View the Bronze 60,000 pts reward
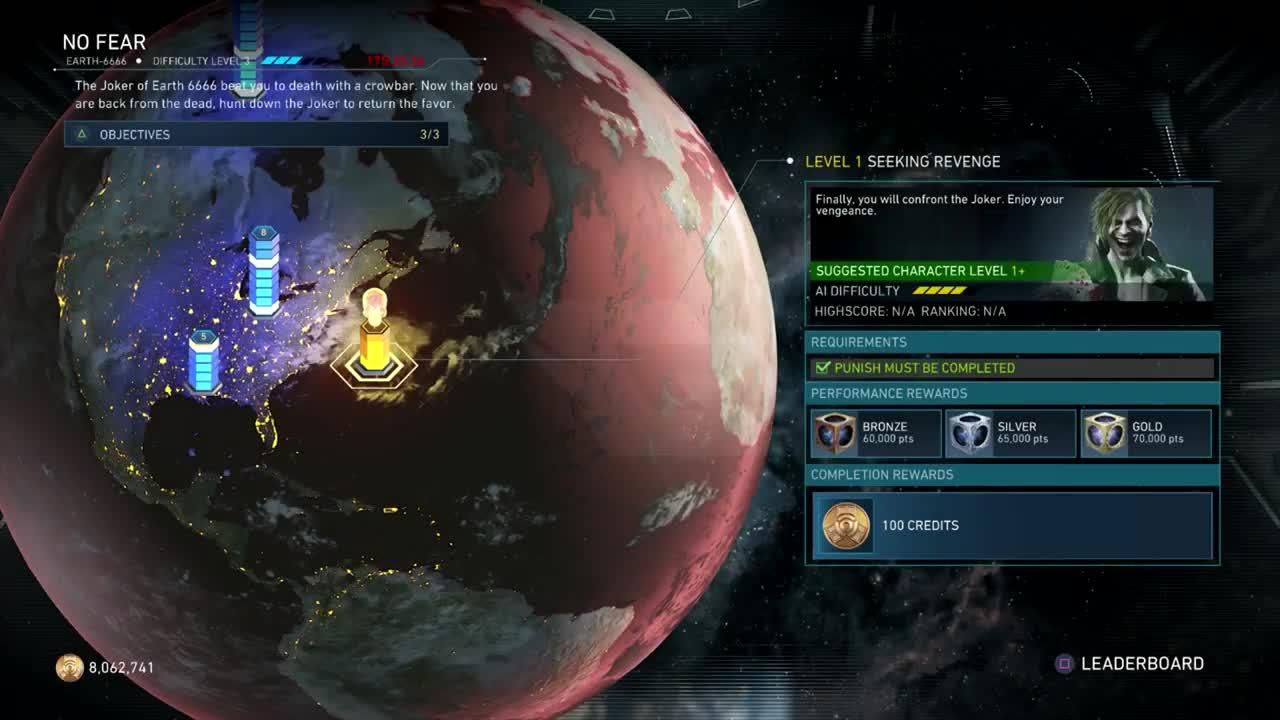The height and width of the screenshot is (720, 1280). pyautogui.click(x=876, y=433)
